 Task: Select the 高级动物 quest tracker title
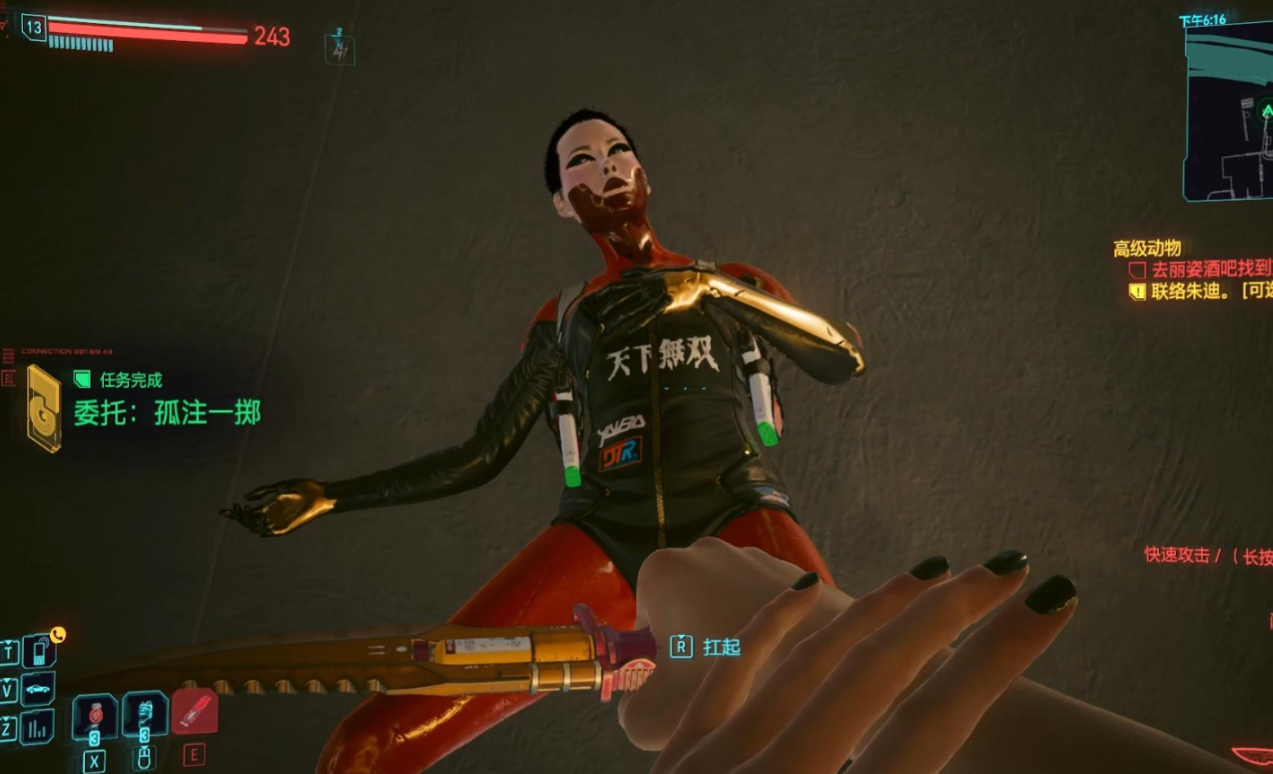point(1147,249)
